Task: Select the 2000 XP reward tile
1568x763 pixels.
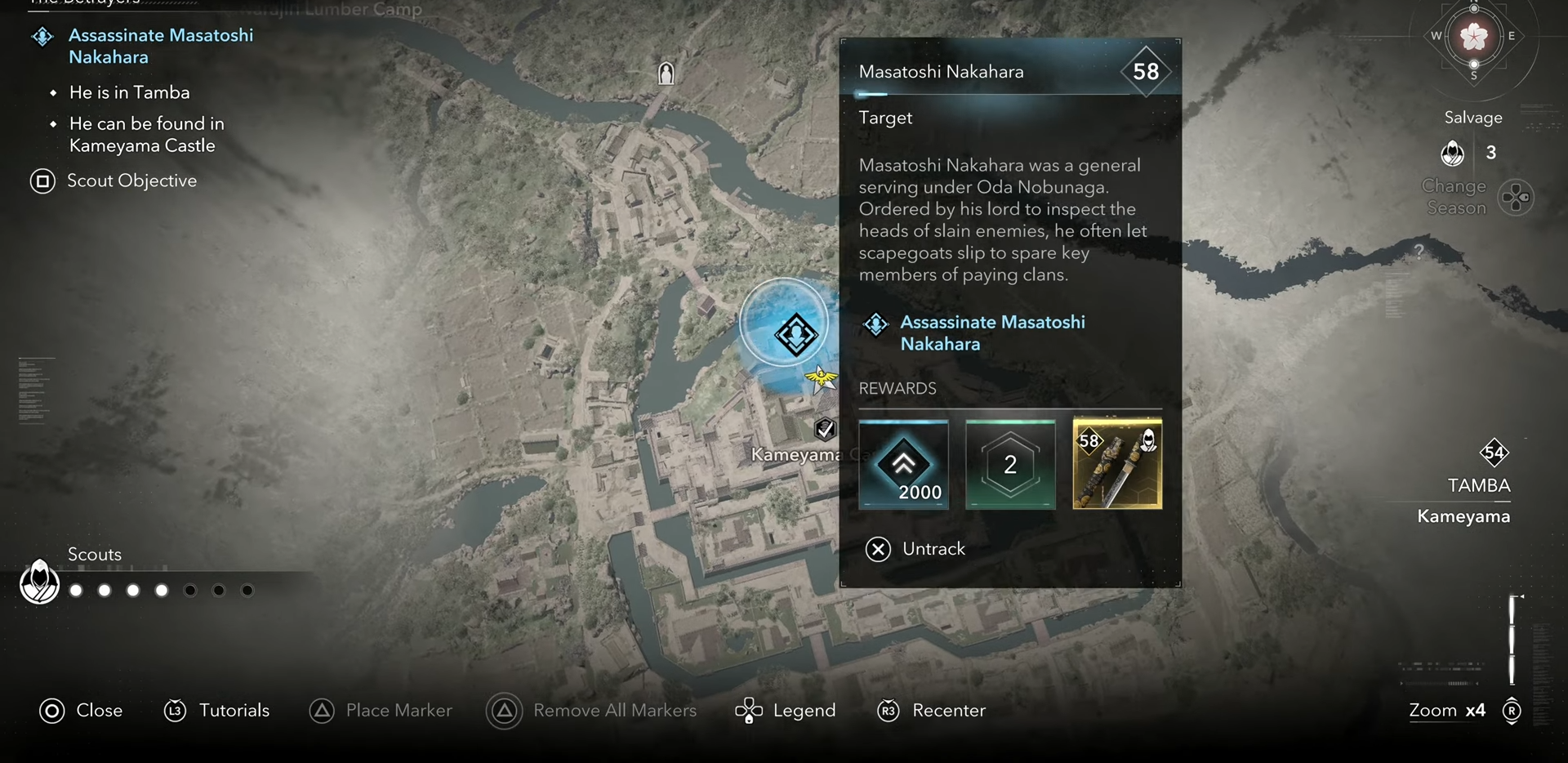Action: [903, 465]
